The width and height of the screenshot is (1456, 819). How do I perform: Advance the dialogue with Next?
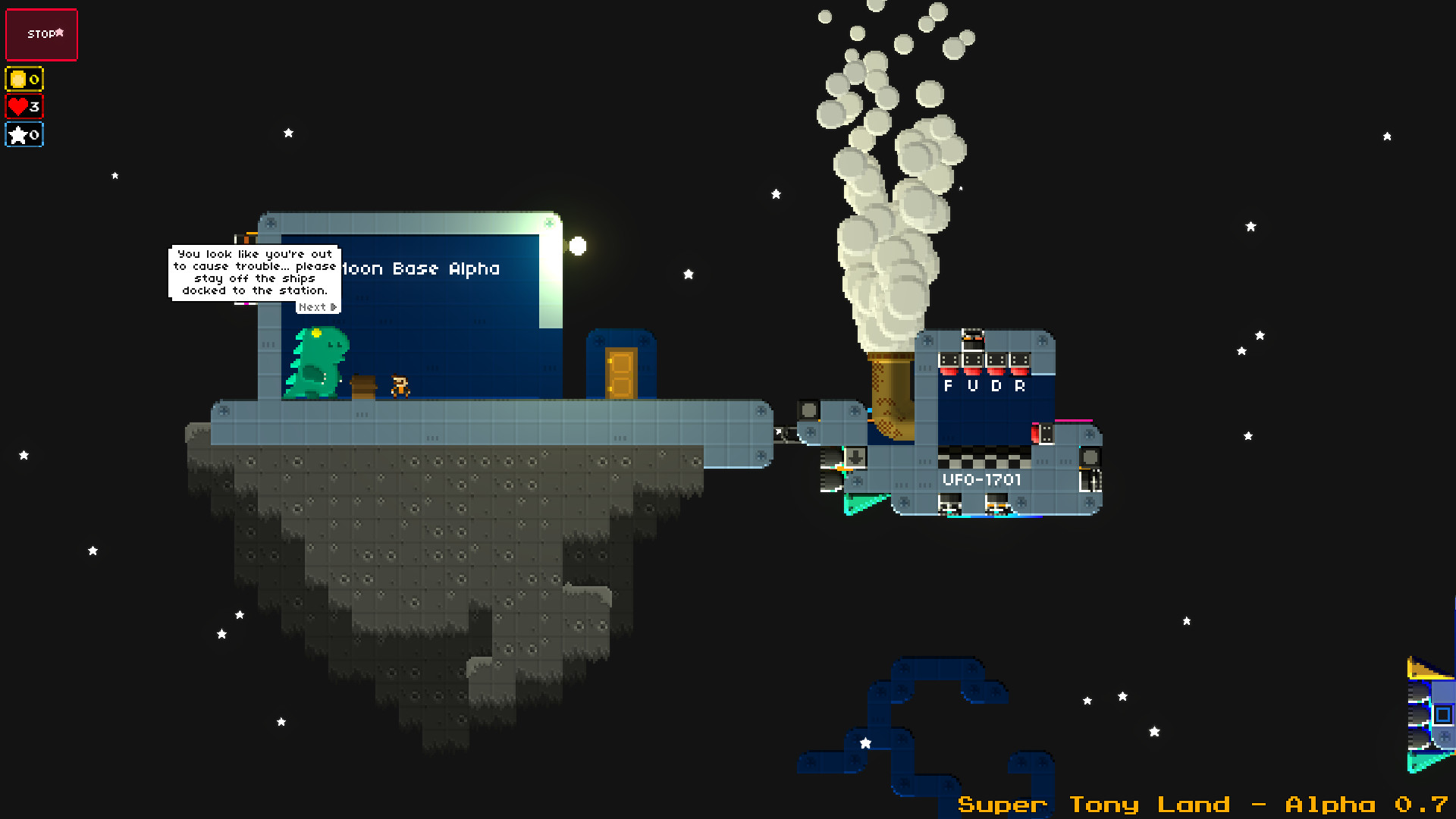click(x=318, y=307)
